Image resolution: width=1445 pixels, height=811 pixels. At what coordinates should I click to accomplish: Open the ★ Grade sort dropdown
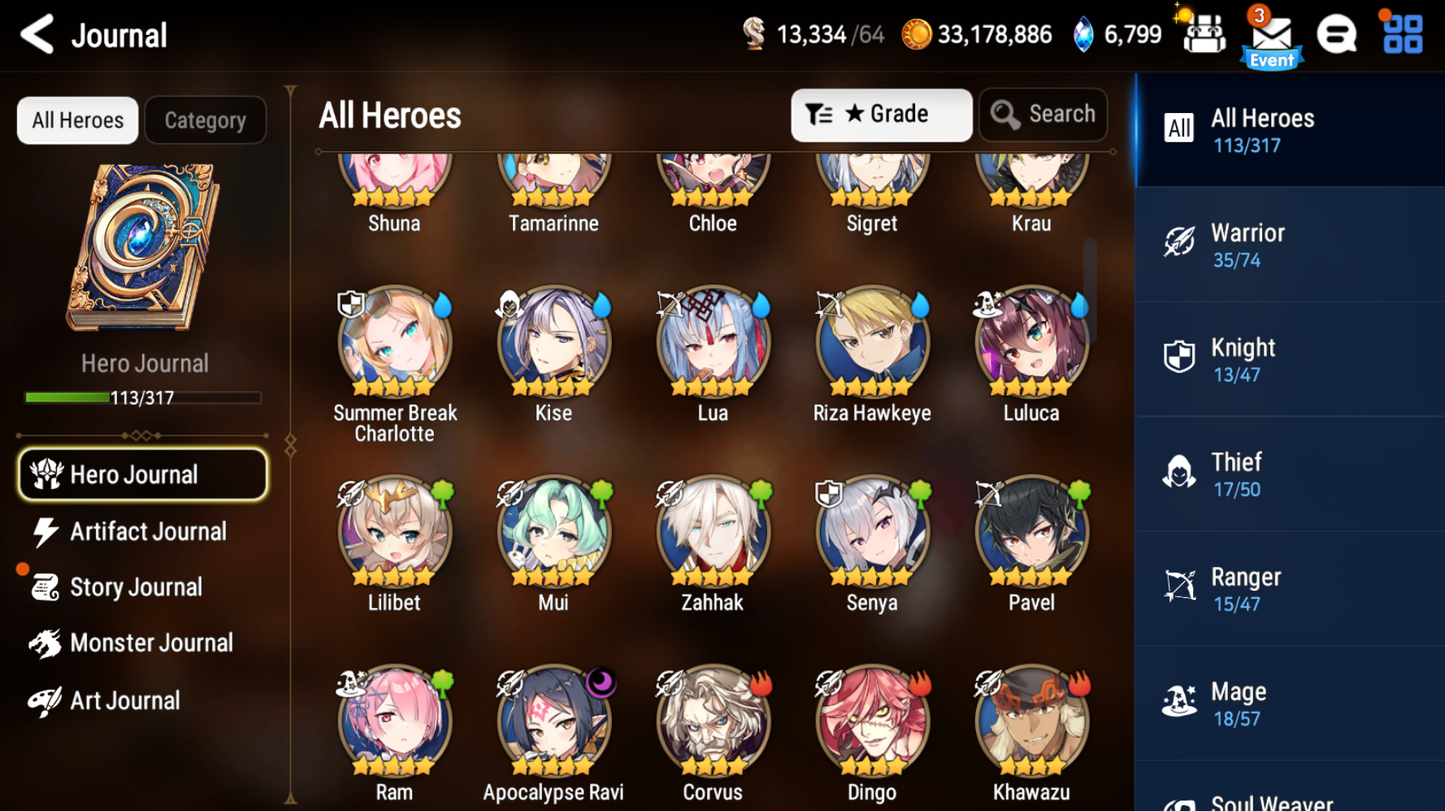point(881,114)
